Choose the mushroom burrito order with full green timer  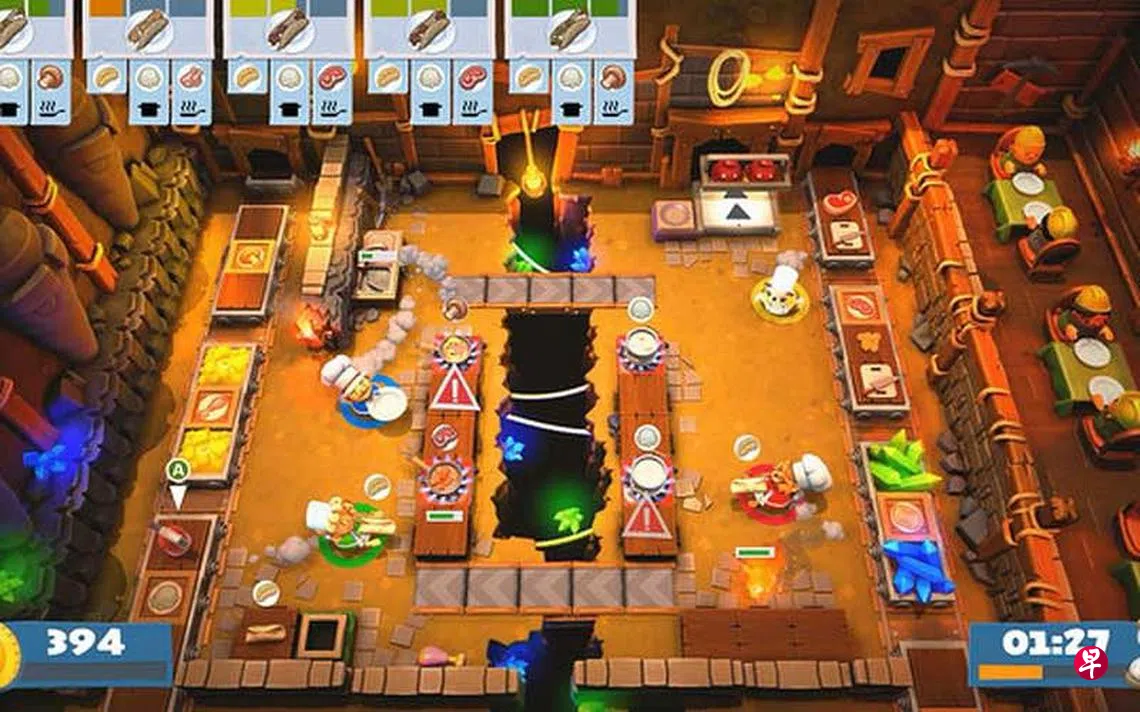pos(570,30)
